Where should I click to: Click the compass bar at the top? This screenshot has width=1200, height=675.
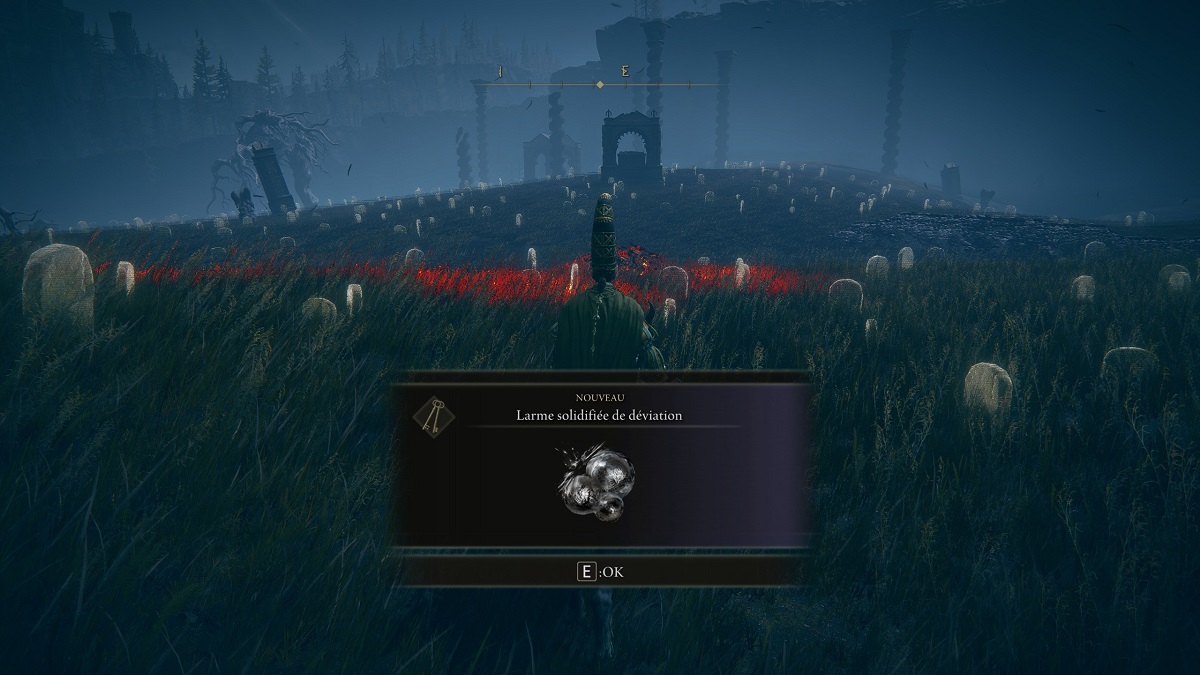point(598,84)
